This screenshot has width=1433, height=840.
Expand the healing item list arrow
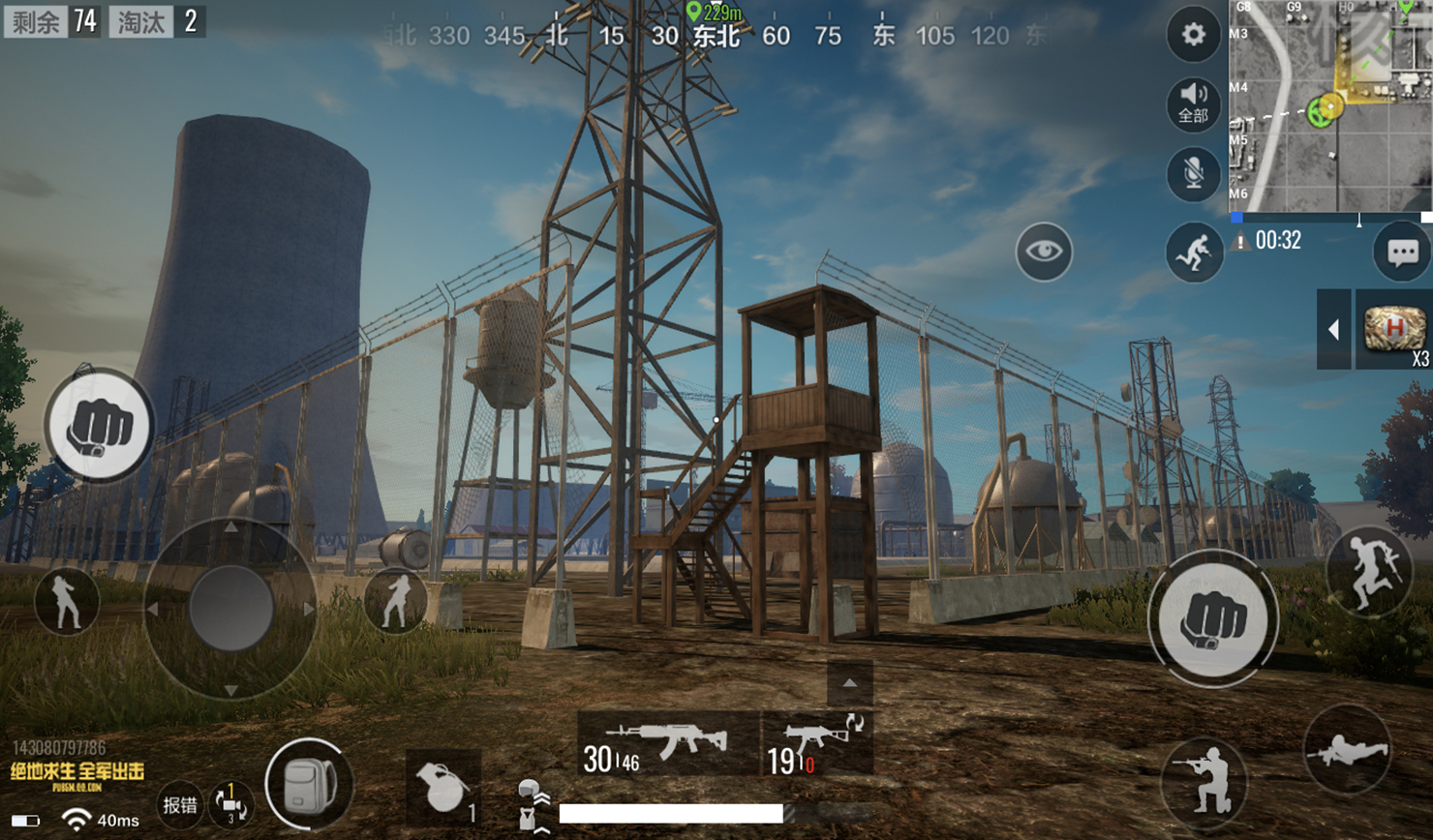(1333, 330)
